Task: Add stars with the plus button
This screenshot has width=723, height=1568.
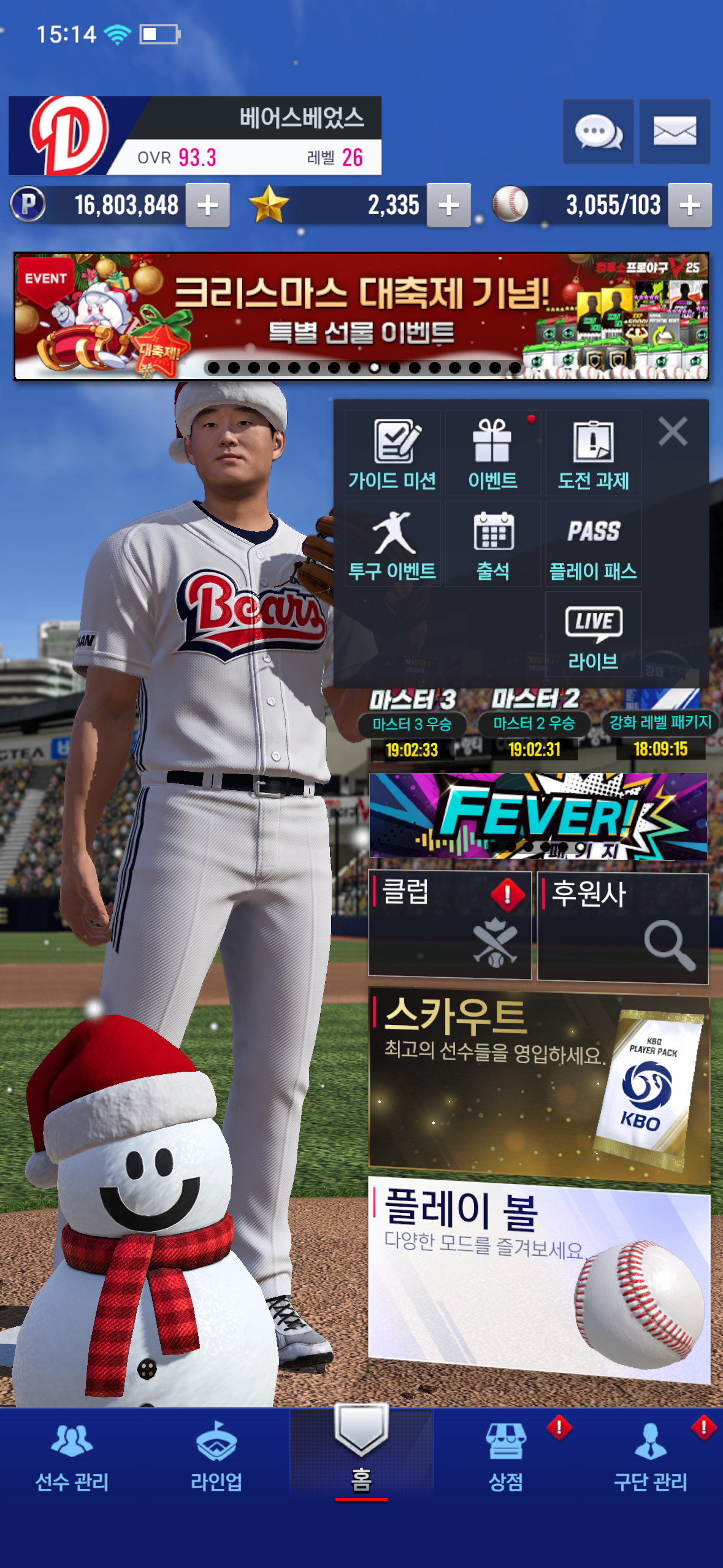Action: (449, 206)
